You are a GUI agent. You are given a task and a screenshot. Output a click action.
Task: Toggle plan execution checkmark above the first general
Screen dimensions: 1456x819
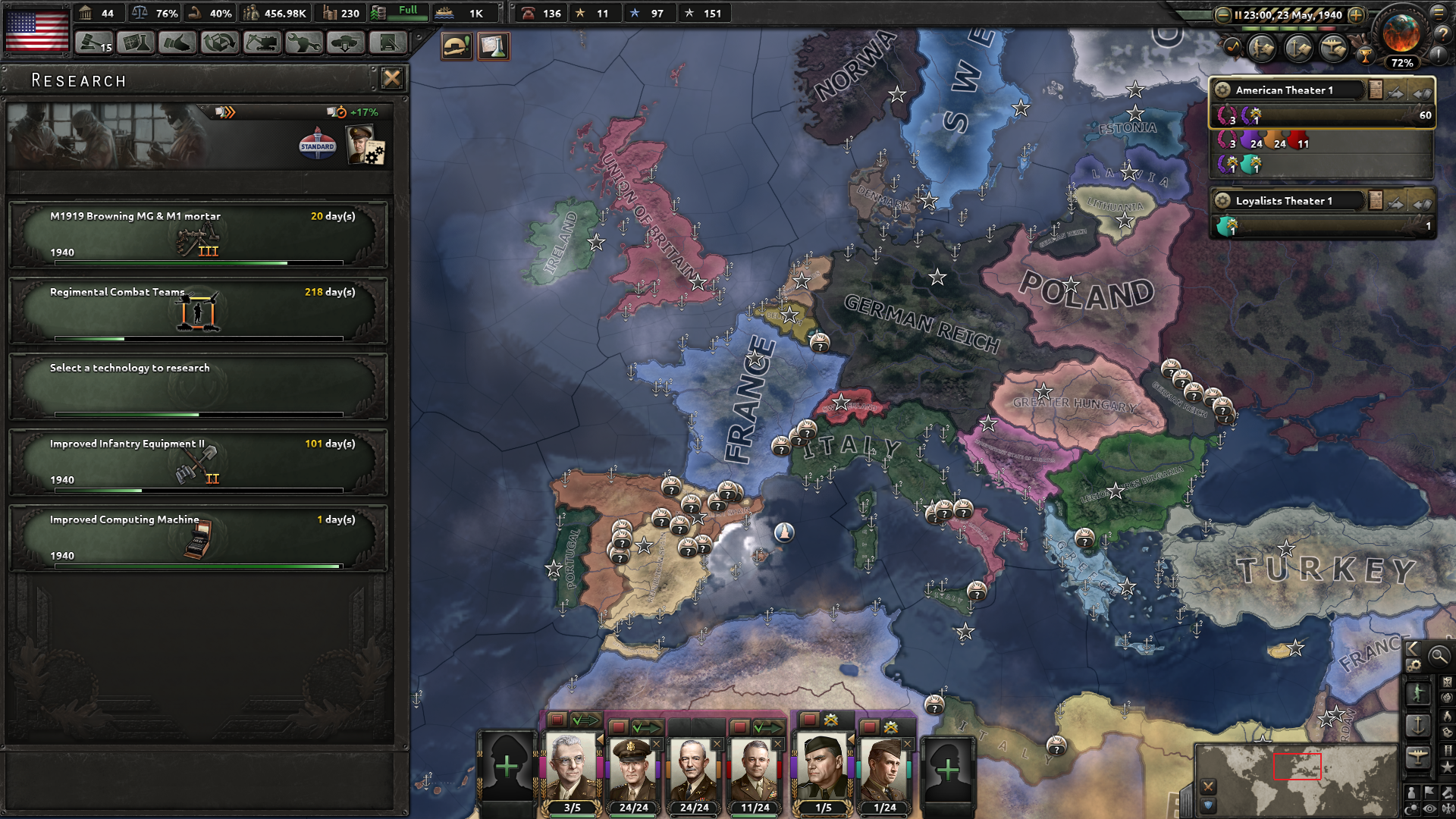click(588, 720)
